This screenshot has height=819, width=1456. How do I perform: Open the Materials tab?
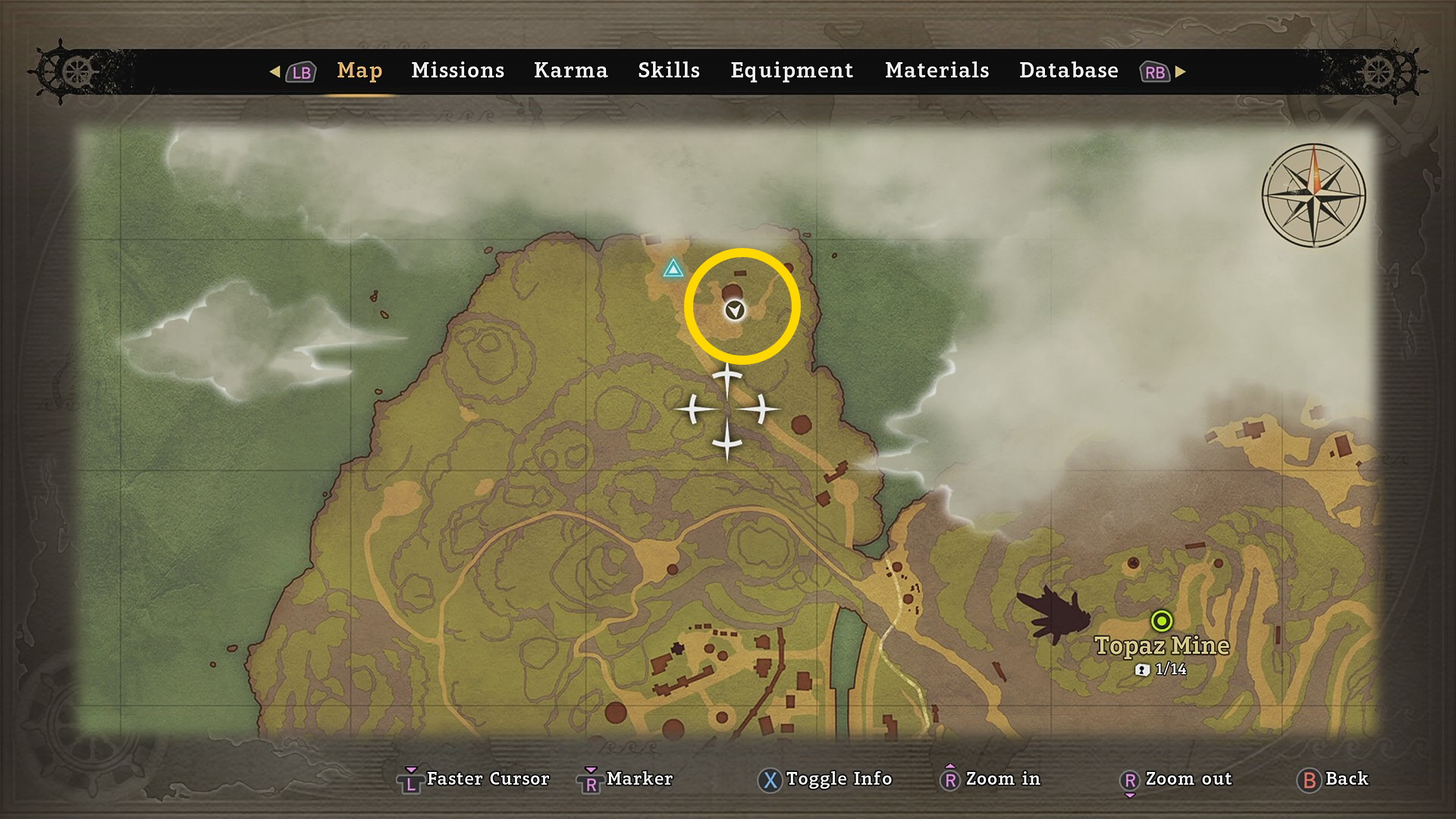(x=937, y=71)
